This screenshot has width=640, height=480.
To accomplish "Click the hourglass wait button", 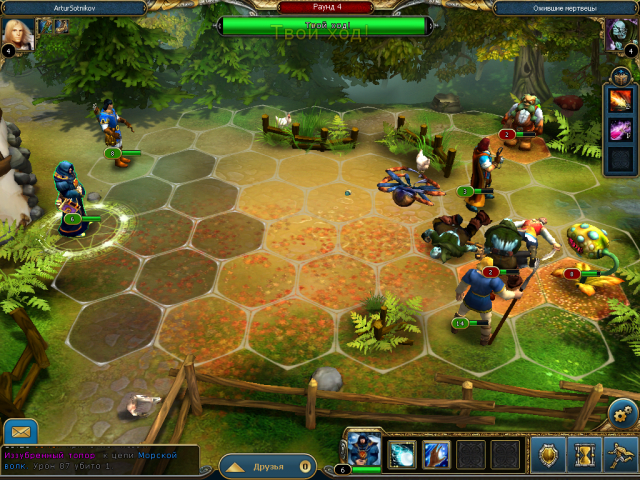I will coord(584,455).
